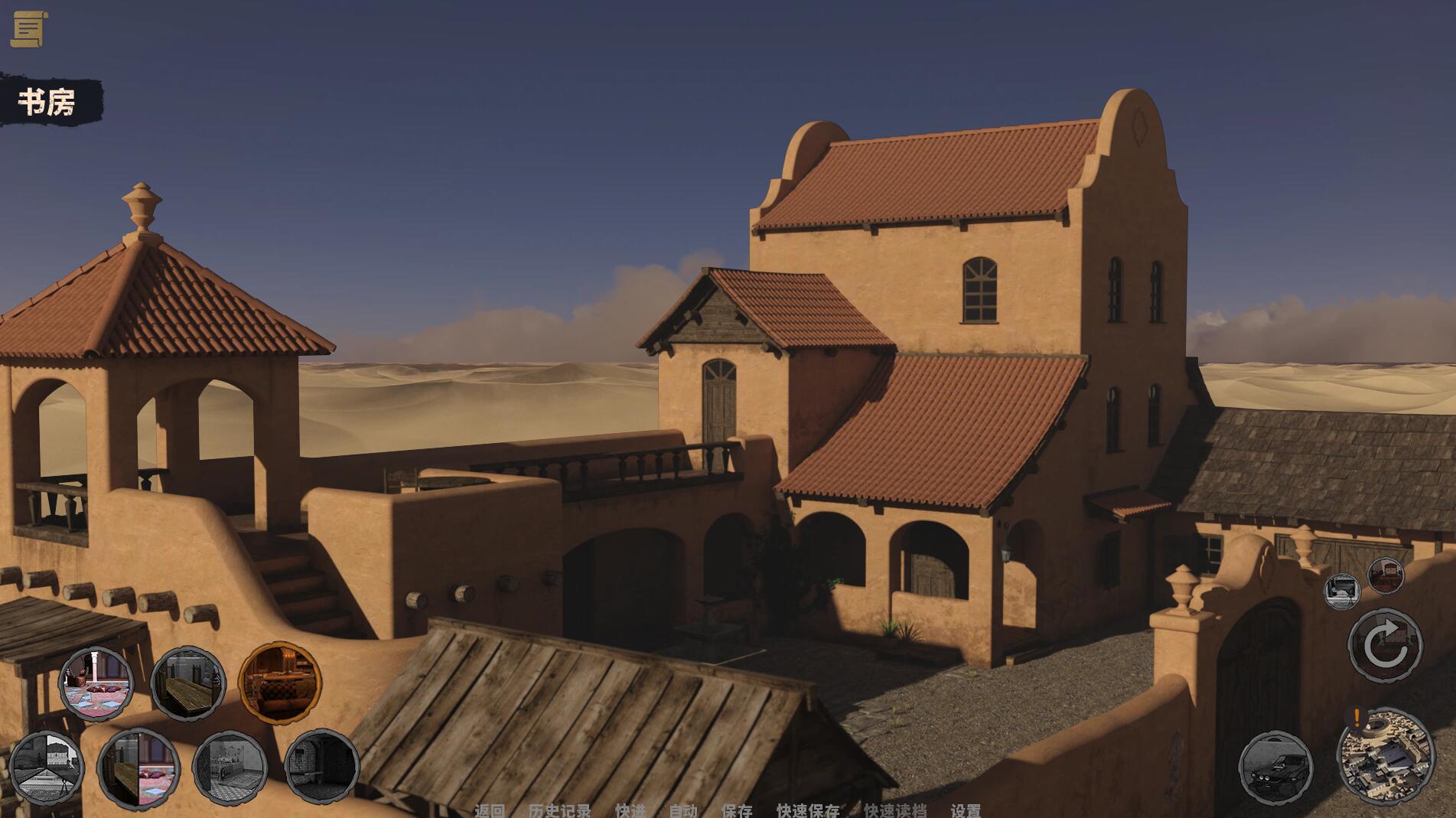Pick the split table-and-cushions thumbnail

(x=138, y=768)
